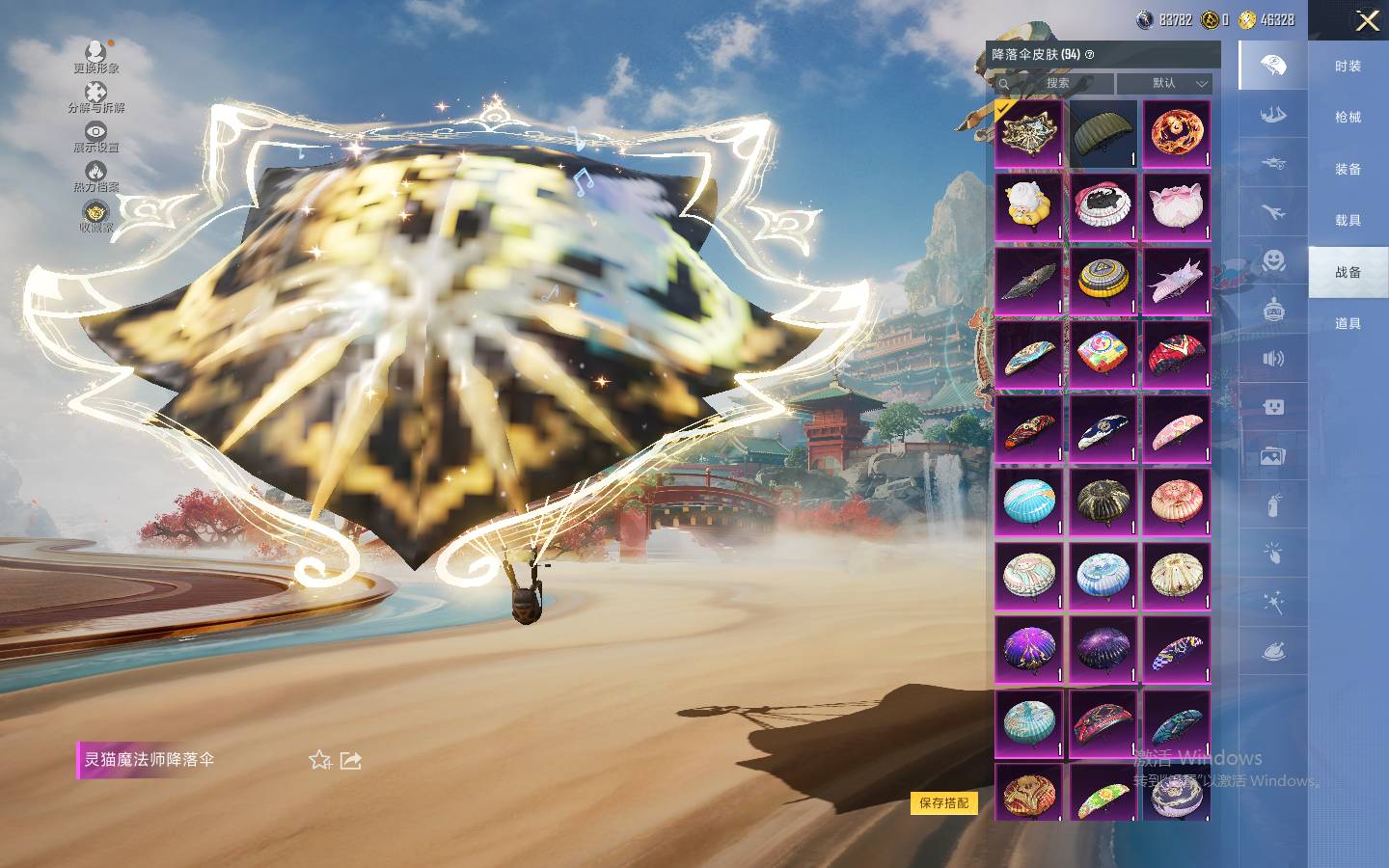Image resolution: width=1389 pixels, height=868 pixels.
Task: Open the 收藏家 badge icon
Action: coord(95,216)
